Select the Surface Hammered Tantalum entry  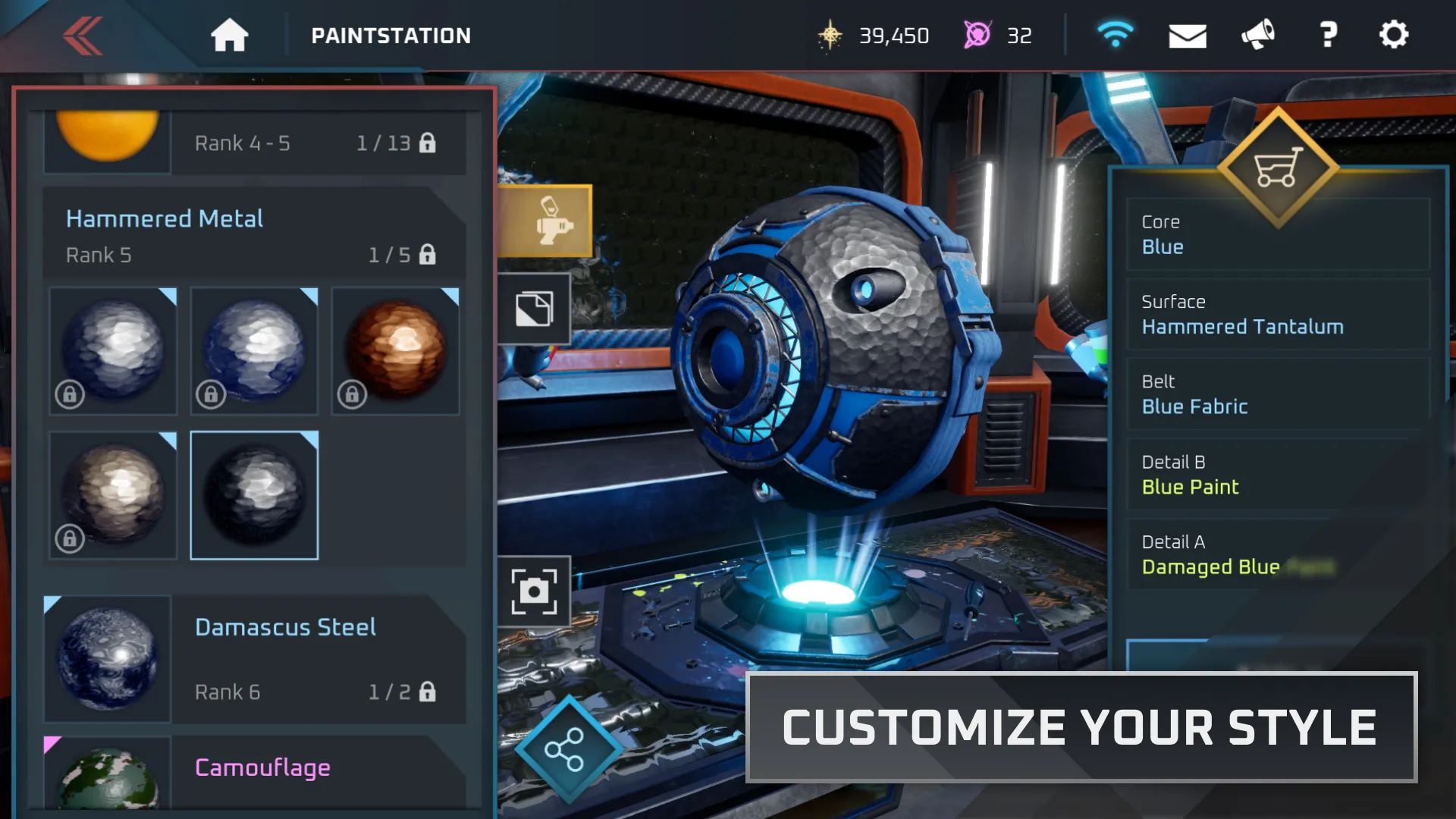(1279, 315)
